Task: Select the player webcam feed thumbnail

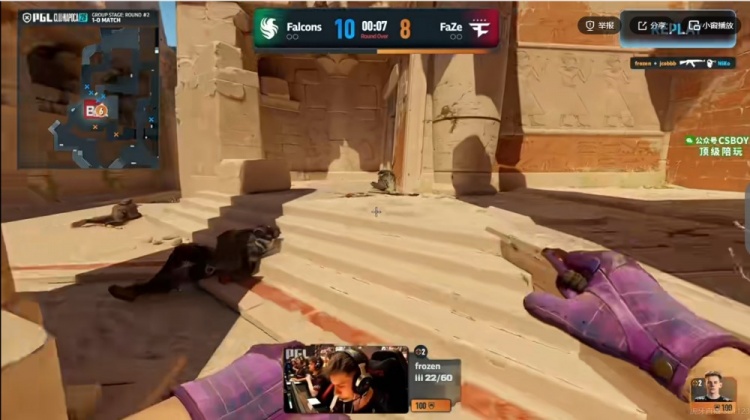Action: (x=346, y=380)
